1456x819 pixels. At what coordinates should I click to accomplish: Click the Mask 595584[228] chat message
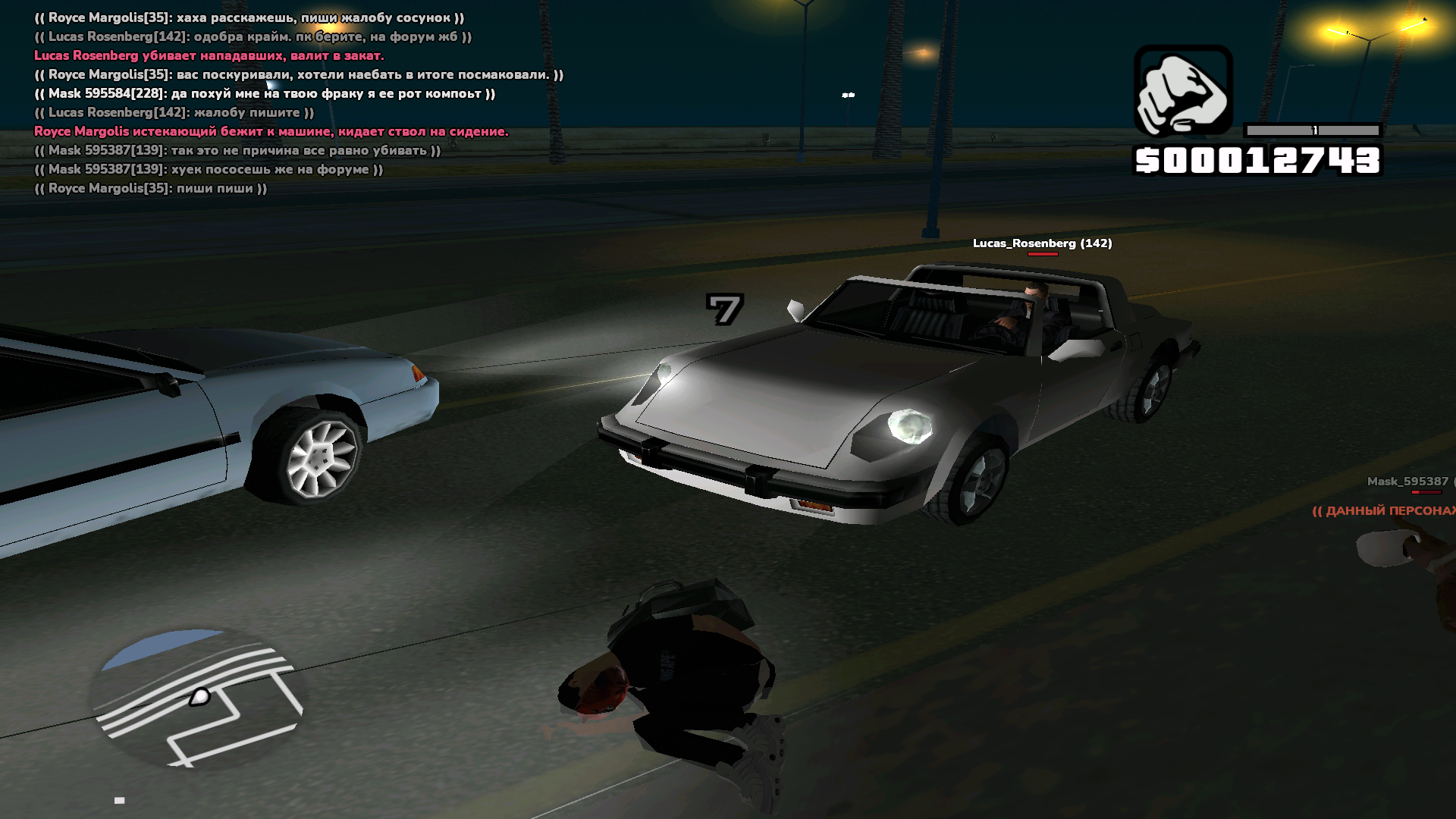[265, 93]
